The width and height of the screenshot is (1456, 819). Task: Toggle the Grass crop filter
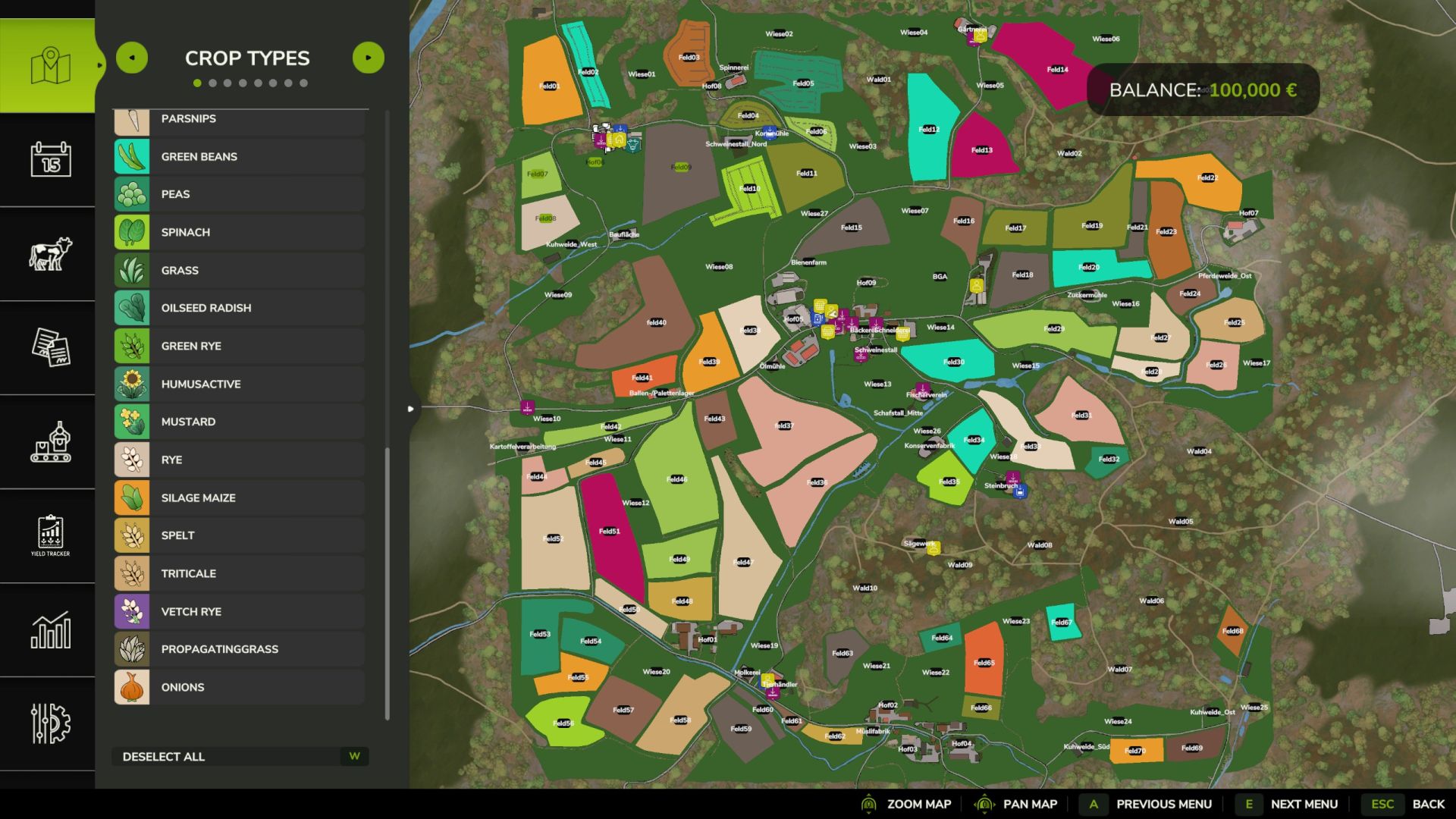pos(239,270)
